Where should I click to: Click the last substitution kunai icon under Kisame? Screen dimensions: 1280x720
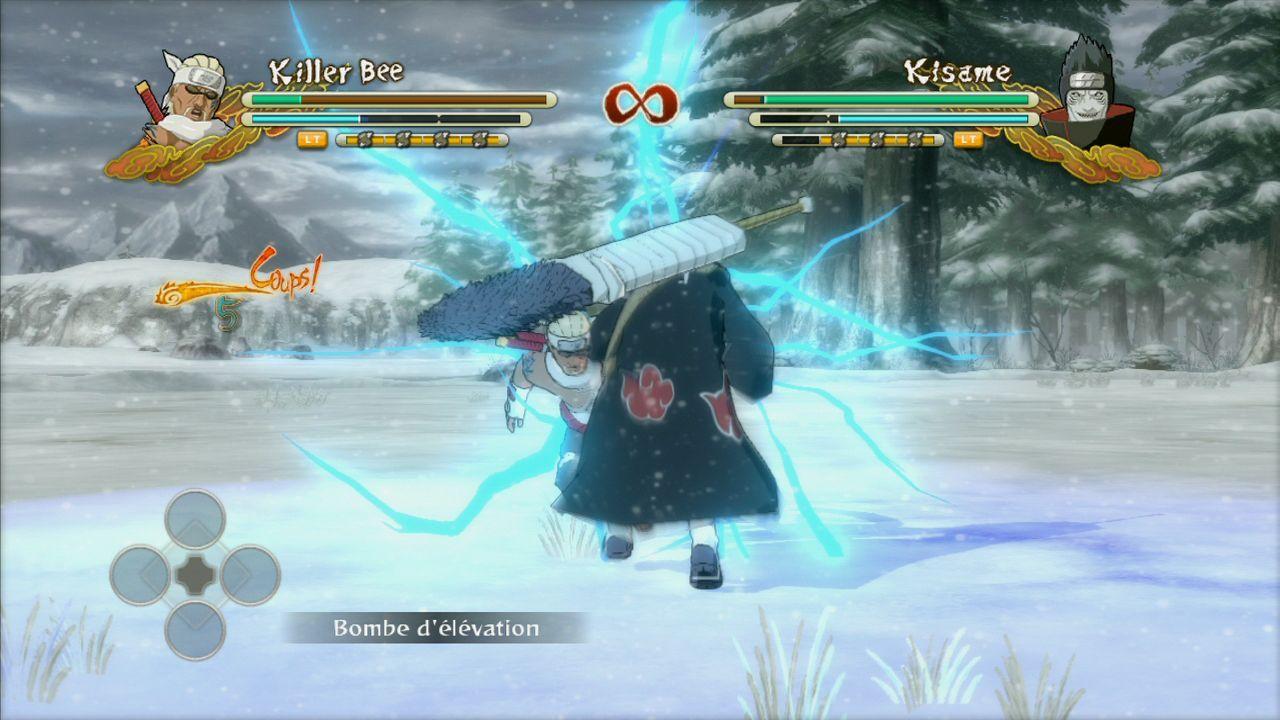tap(914, 139)
